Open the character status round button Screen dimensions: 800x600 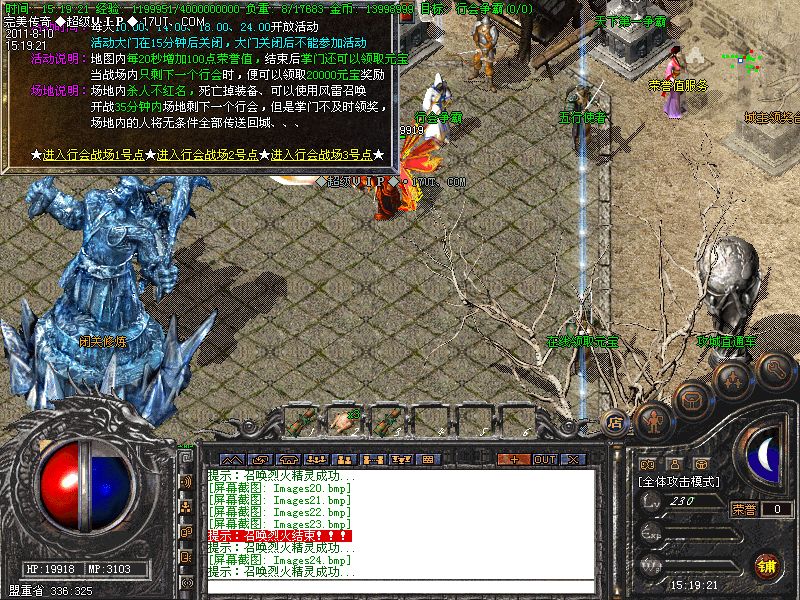click(654, 419)
